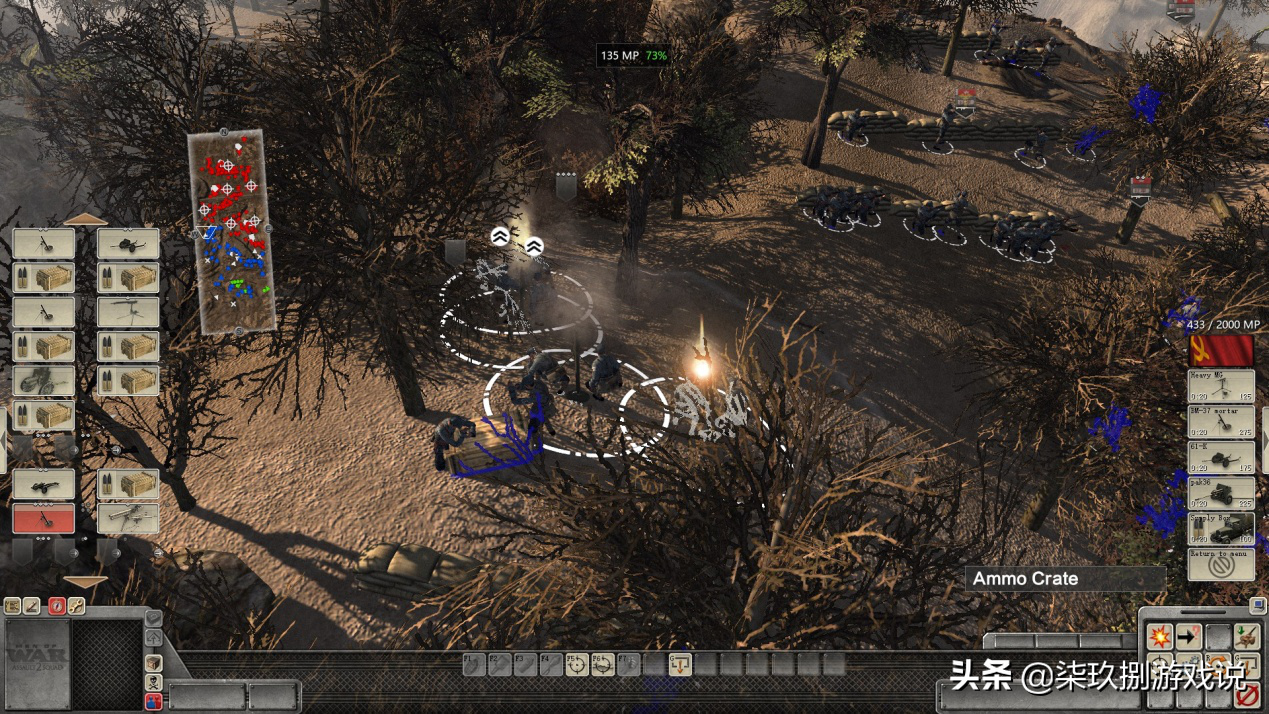Choose the arrow with question mark command
Viewport: 1269px width, 714px height.
click(1188, 636)
